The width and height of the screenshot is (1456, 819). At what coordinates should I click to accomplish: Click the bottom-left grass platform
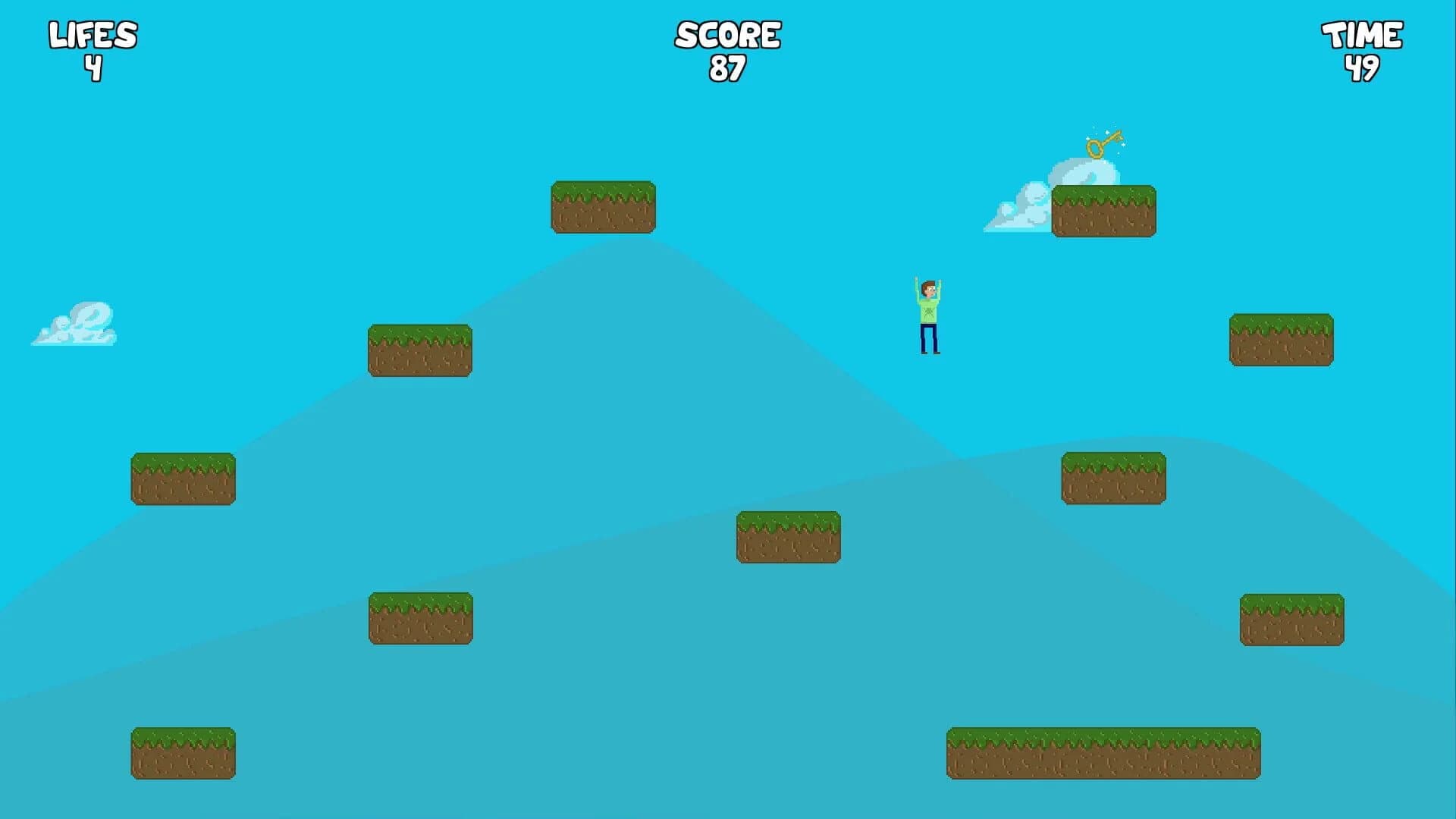click(183, 752)
